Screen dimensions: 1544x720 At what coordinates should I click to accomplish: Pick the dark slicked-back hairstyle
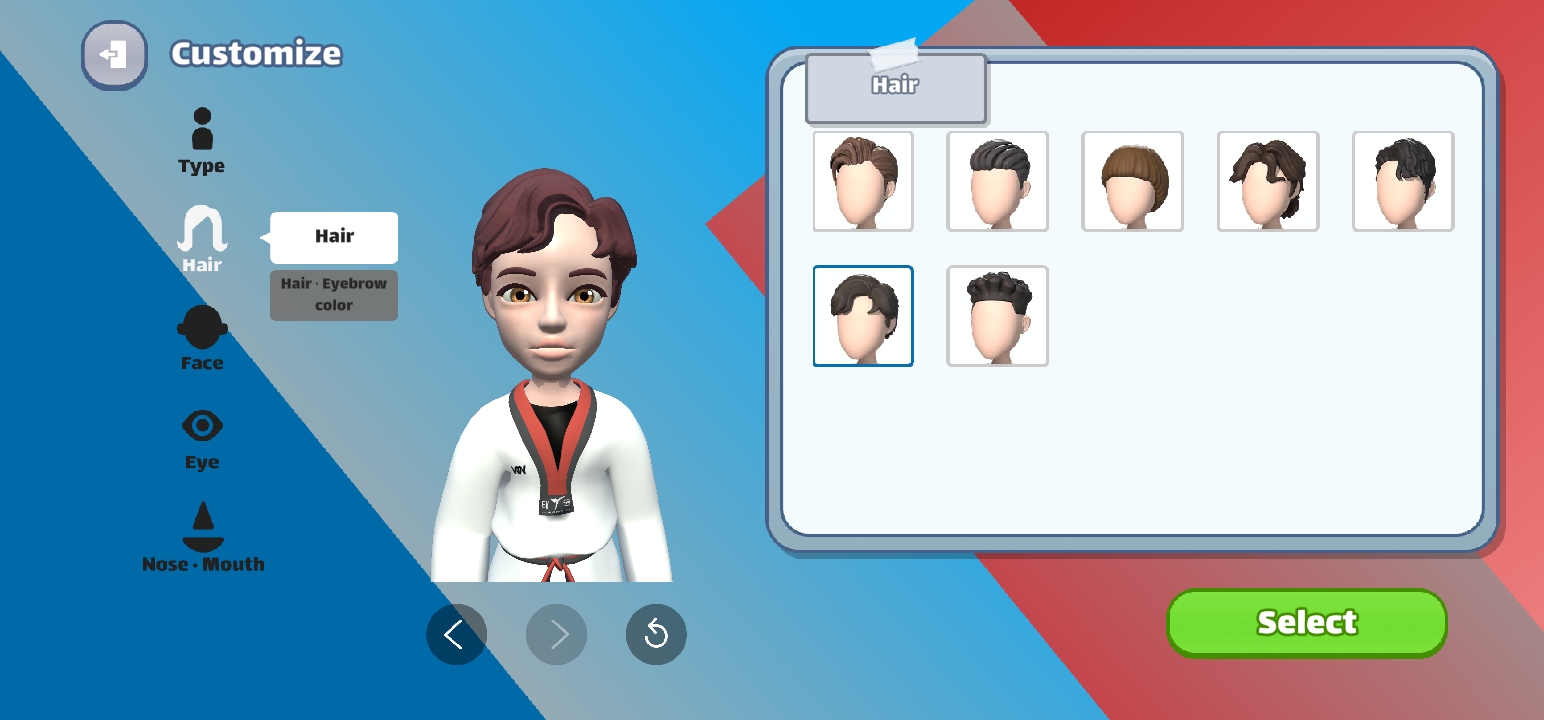click(x=997, y=181)
